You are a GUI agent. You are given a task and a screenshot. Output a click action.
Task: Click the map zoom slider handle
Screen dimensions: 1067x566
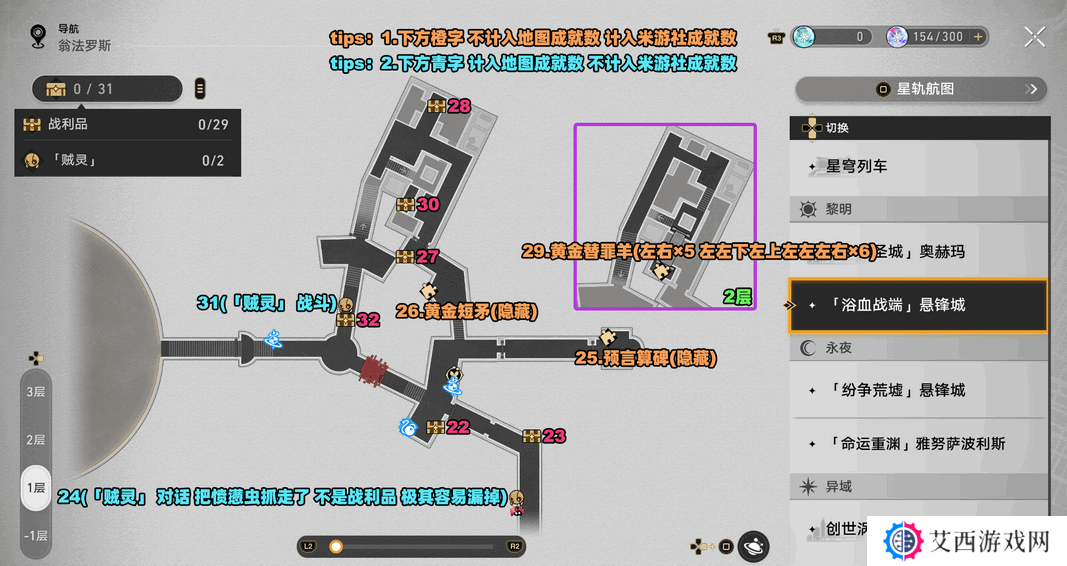(x=336, y=547)
